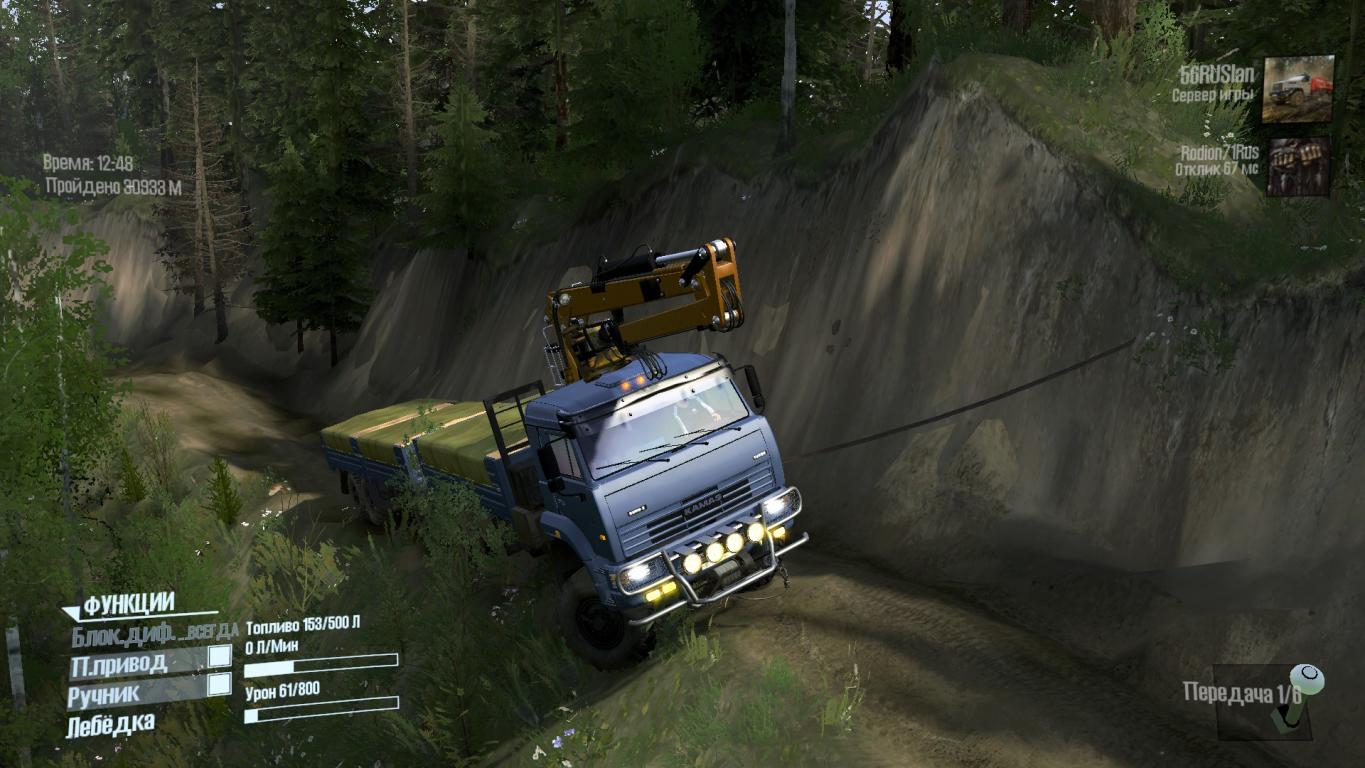Image resolution: width=1365 pixels, height=768 pixels.
Task: Open the ФУНКЦИИ functions panel header
Action: [x=128, y=604]
